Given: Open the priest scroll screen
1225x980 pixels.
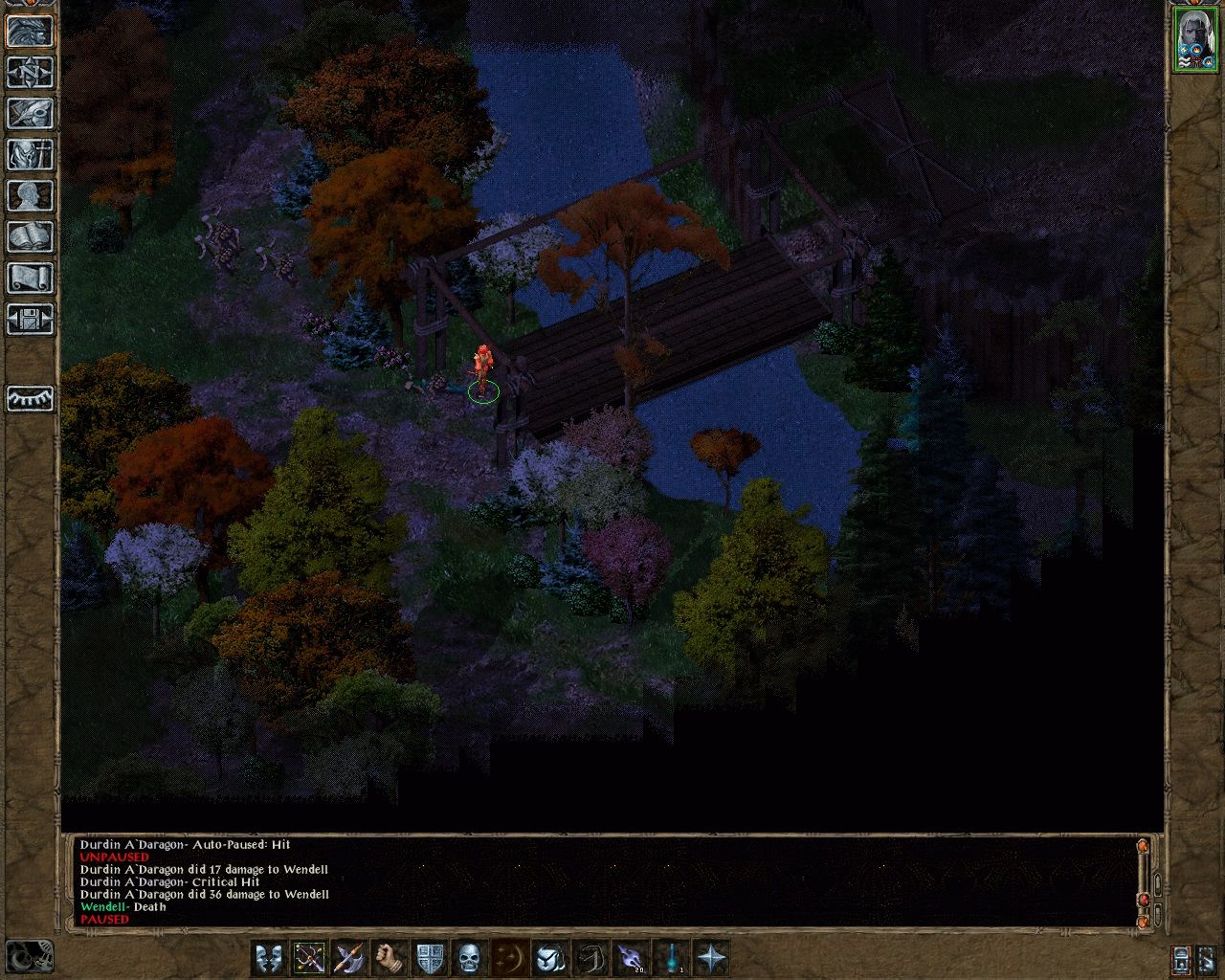Looking at the screenshot, I should 30,278.
